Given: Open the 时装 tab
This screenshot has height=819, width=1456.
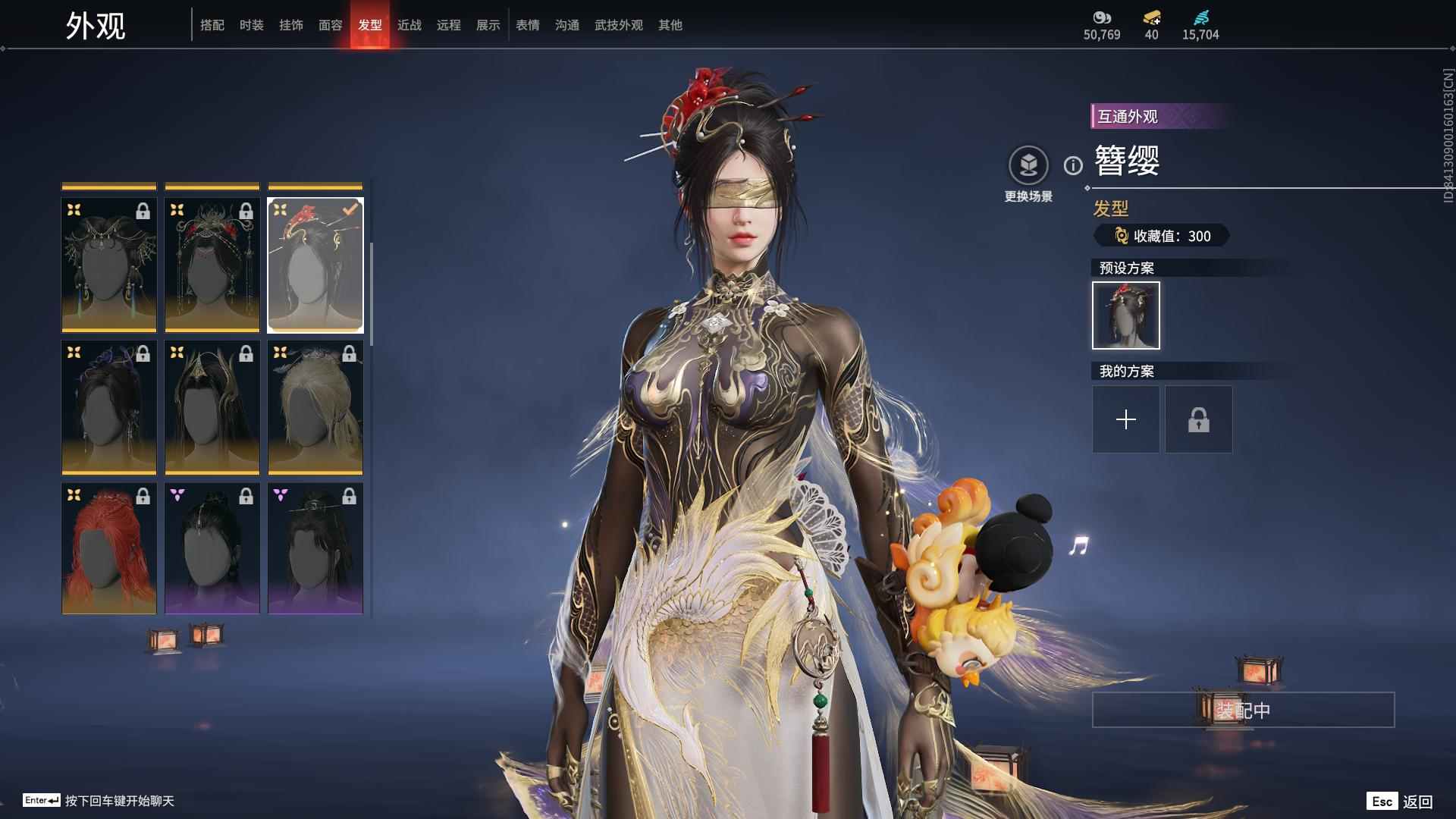Looking at the screenshot, I should (x=251, y=25).
